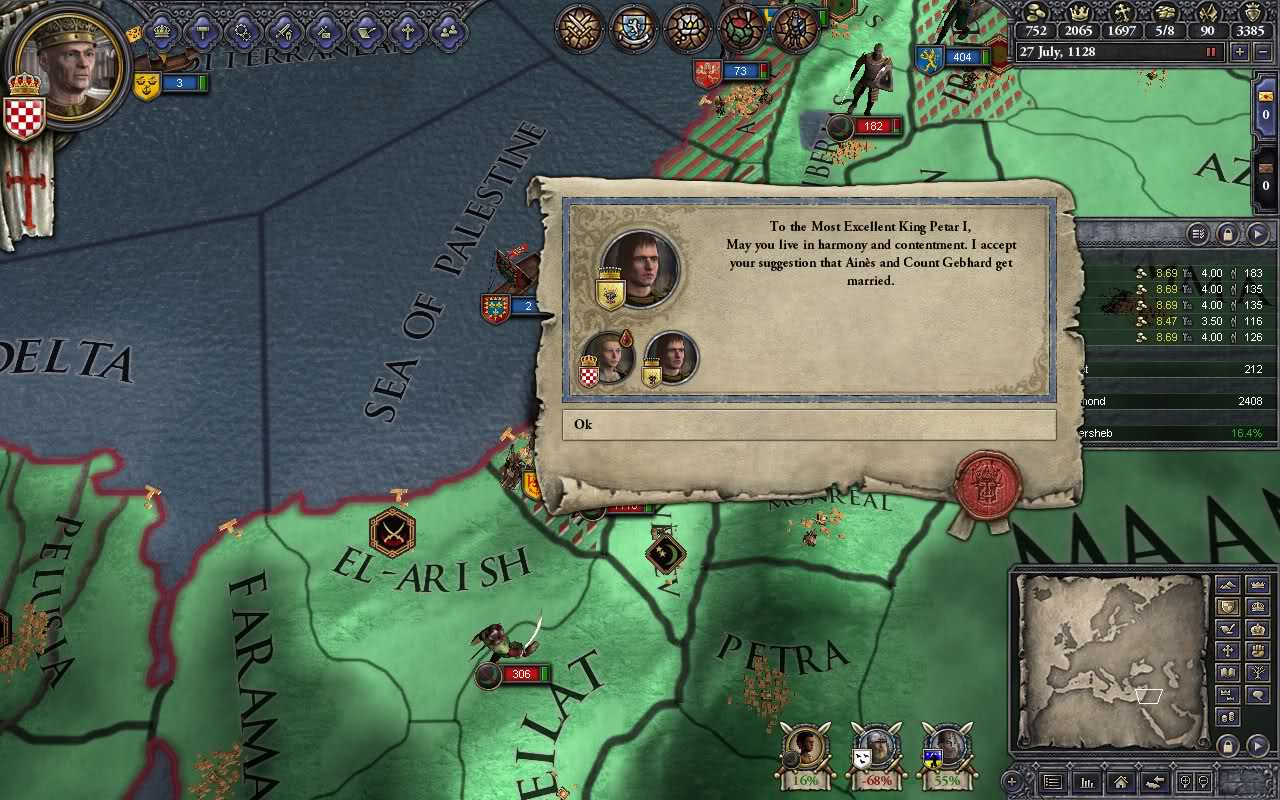
Task: Toggle pause on the date bar
Action: (1212, 52)
